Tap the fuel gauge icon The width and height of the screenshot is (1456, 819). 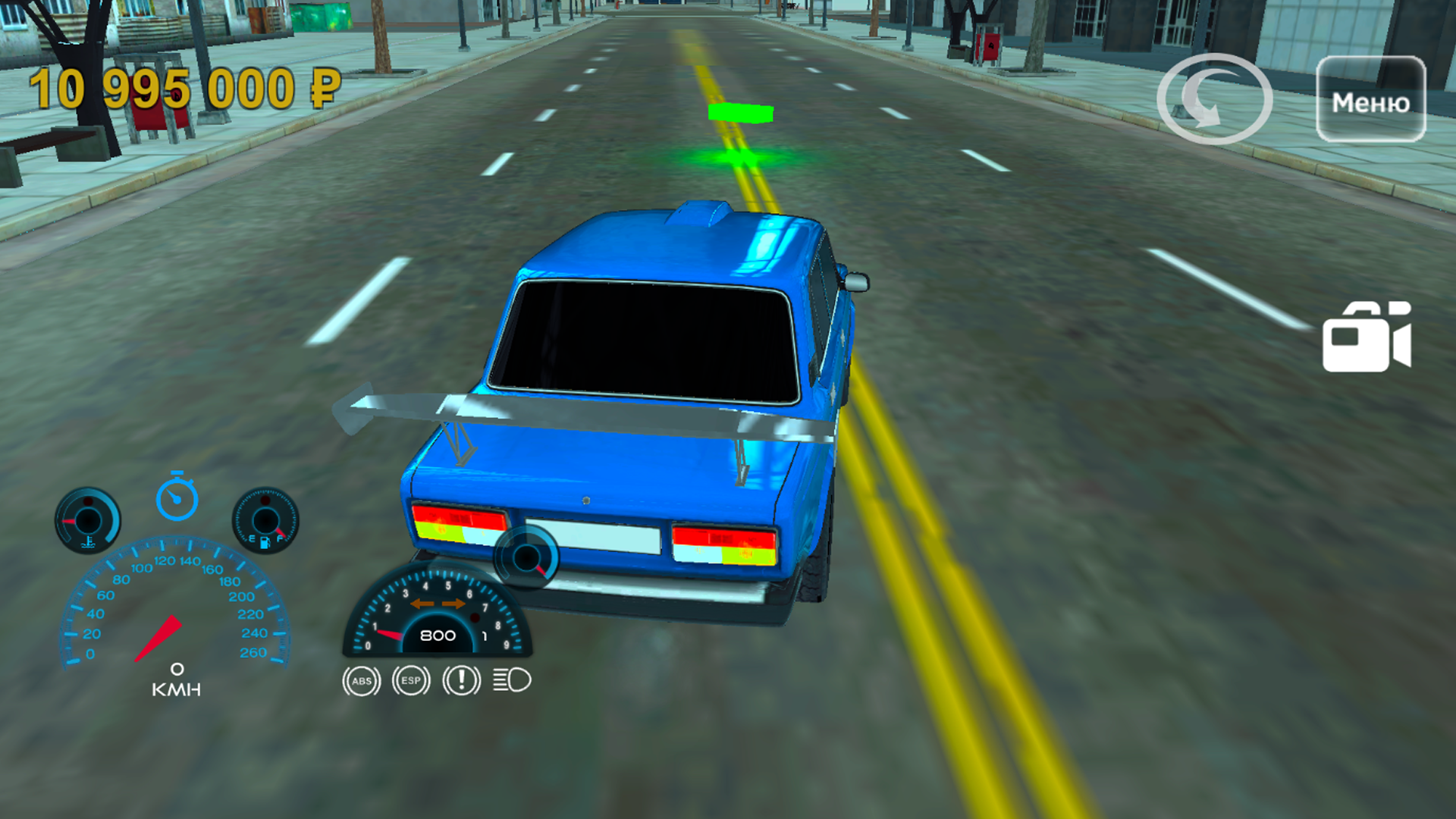point(265,520)
